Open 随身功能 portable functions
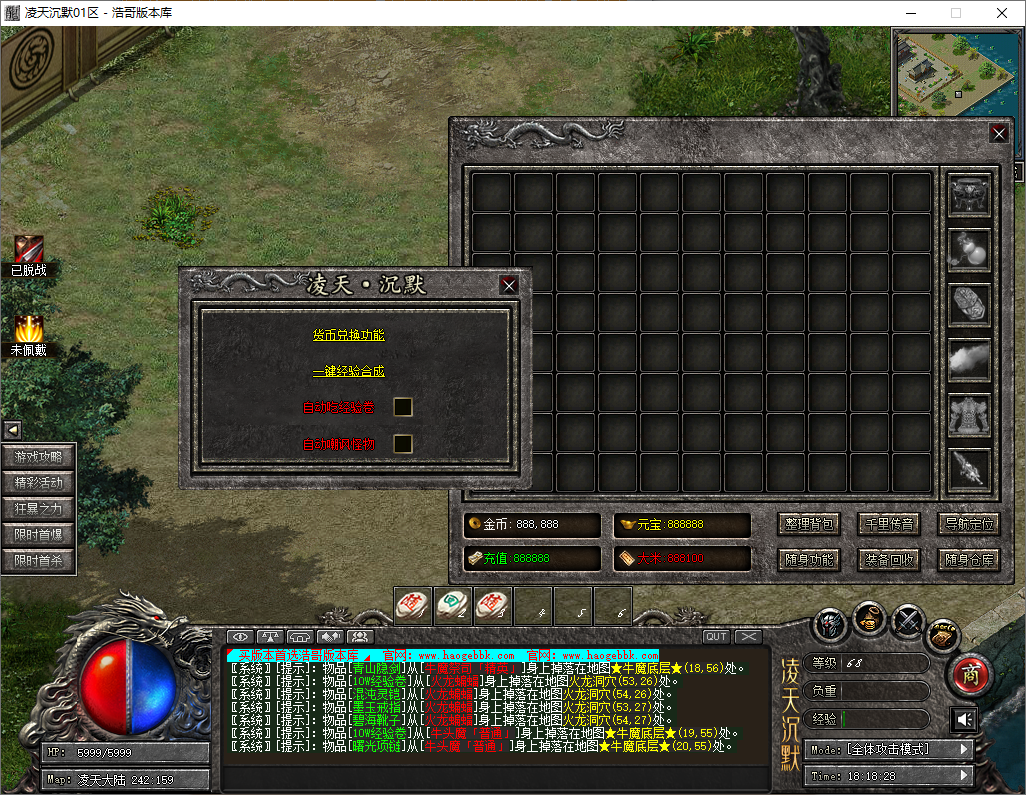 point(808,559)
